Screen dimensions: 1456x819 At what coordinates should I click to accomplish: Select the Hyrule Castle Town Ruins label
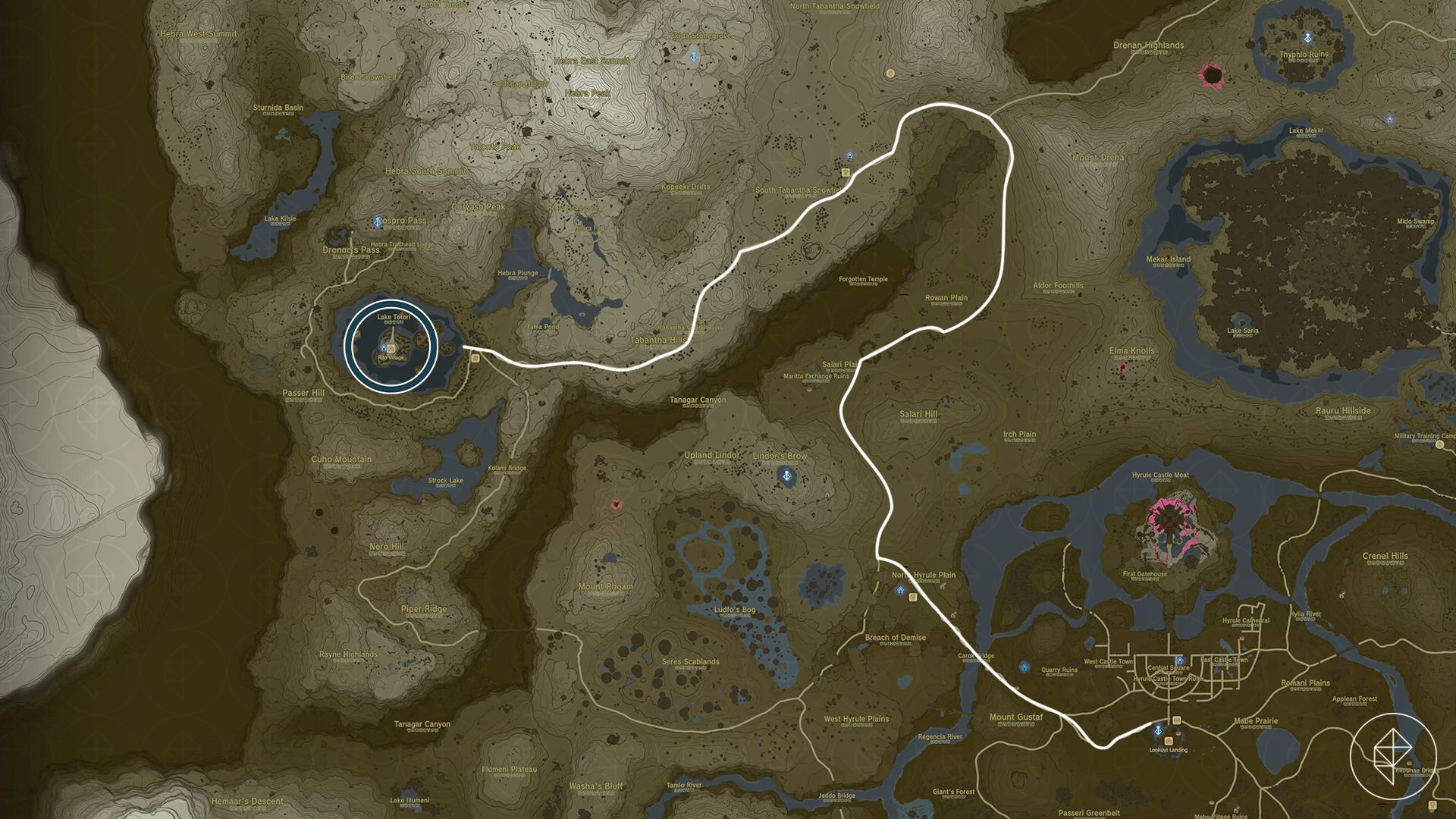pos(1169,679)
